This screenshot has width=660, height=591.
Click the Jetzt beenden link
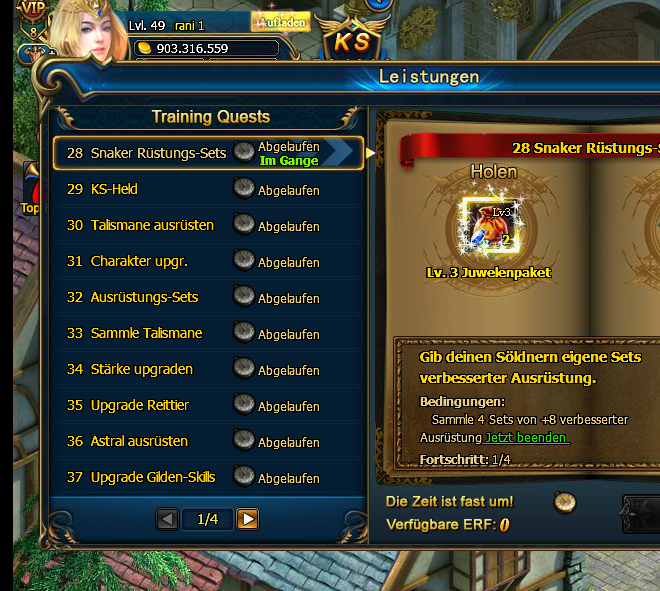click(526, 438)
